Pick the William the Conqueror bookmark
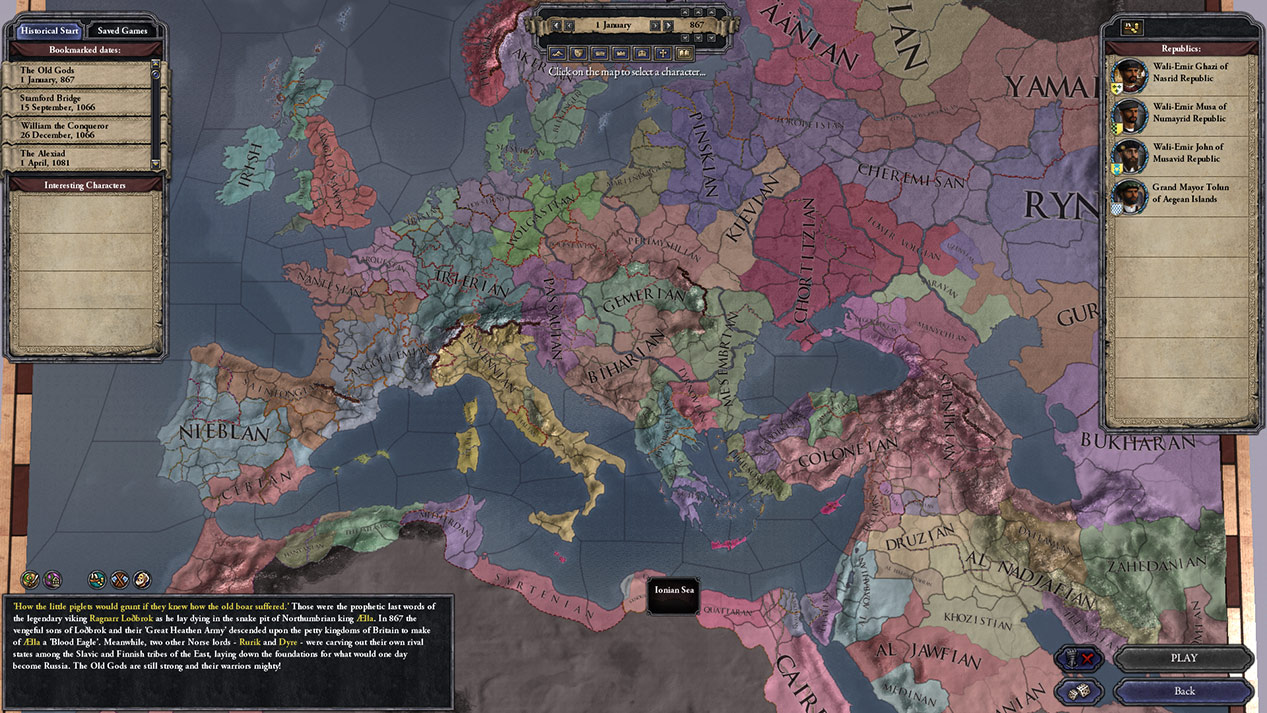This screenshot has height=713, width=1267. (80, 131)
